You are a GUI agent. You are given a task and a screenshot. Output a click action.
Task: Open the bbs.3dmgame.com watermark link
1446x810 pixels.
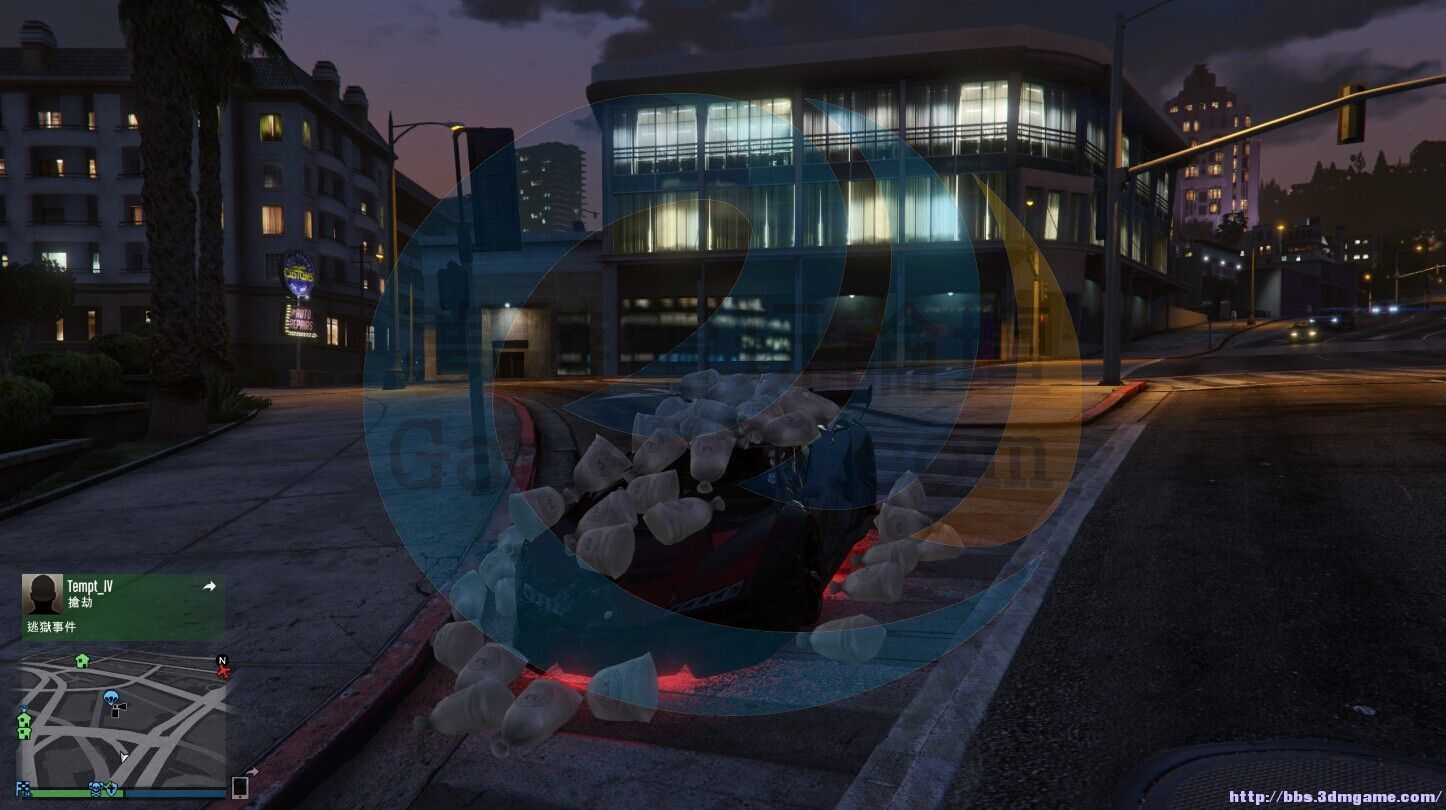coord(1334,797)
